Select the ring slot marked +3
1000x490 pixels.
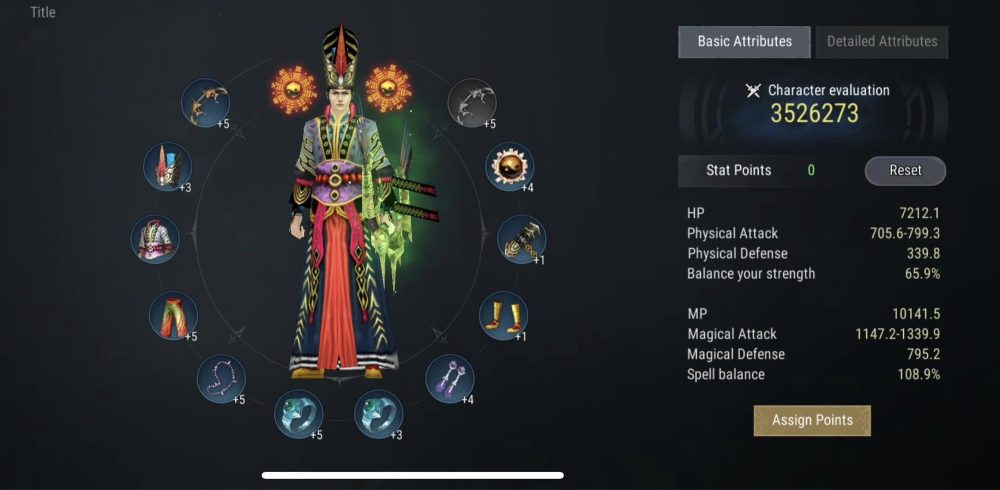coord(379,414)
